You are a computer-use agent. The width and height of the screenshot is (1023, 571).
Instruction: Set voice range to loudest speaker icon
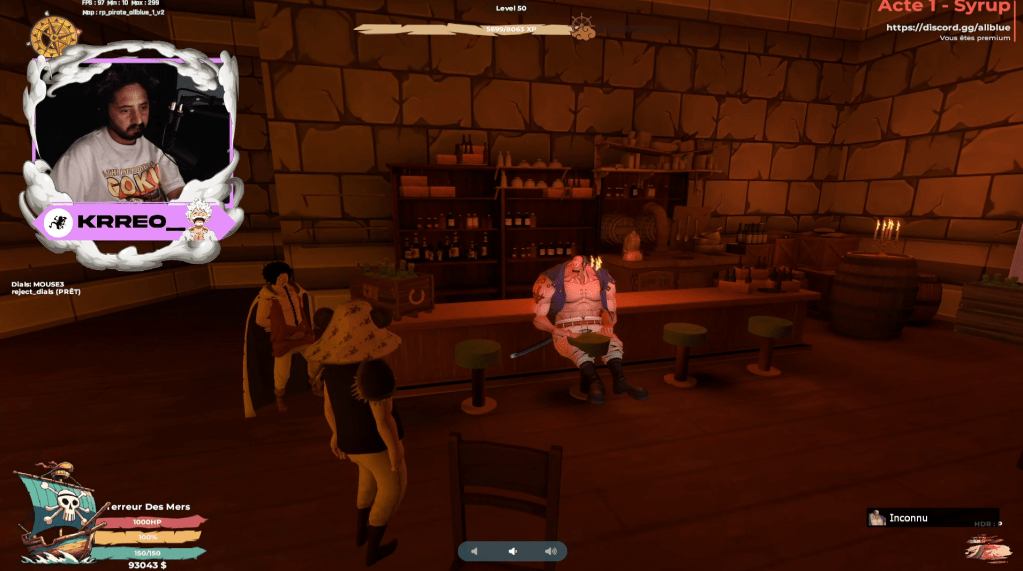[550, 551]
